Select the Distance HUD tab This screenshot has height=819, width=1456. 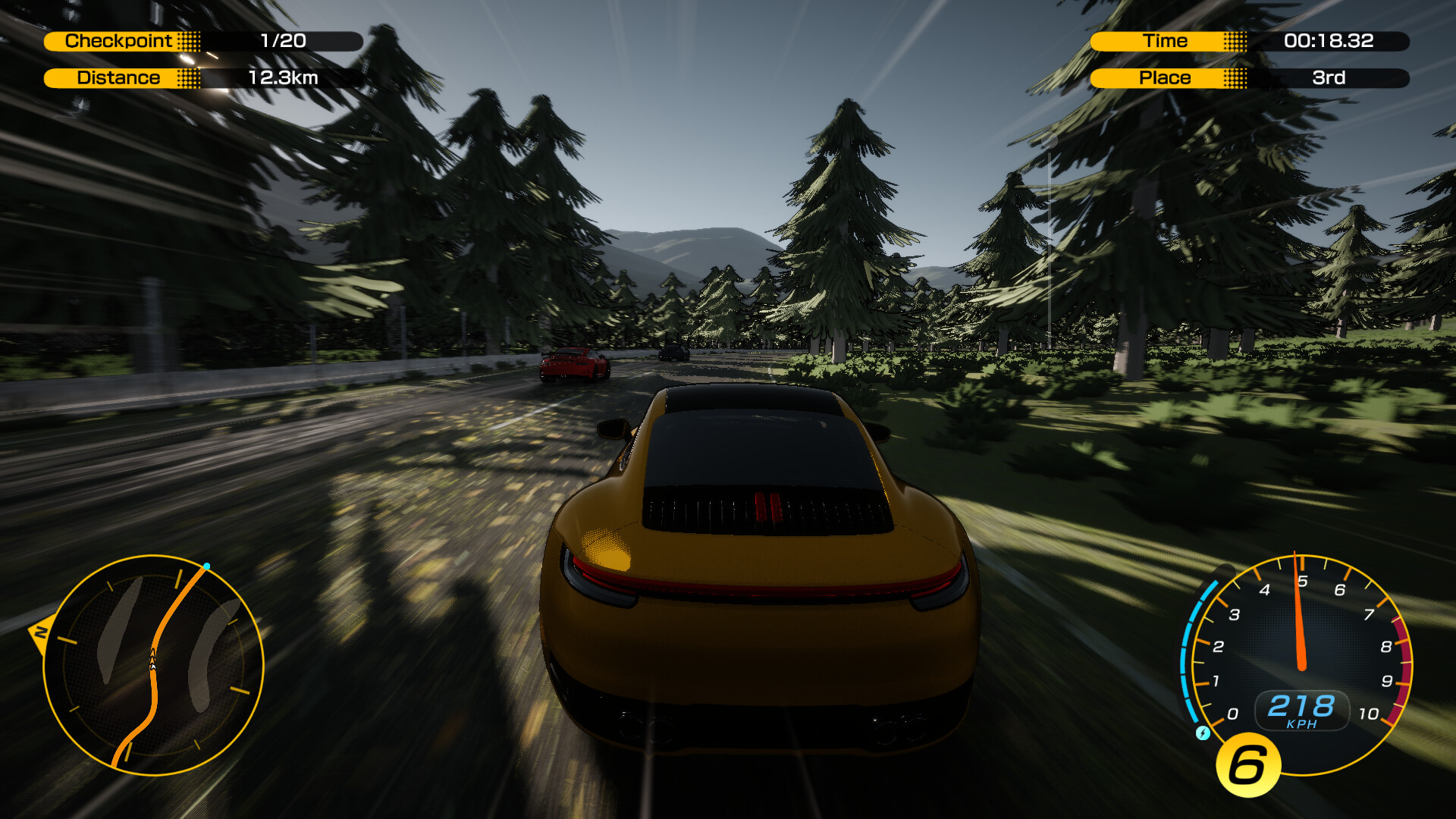pyautogui.click(x=119, y=77)
